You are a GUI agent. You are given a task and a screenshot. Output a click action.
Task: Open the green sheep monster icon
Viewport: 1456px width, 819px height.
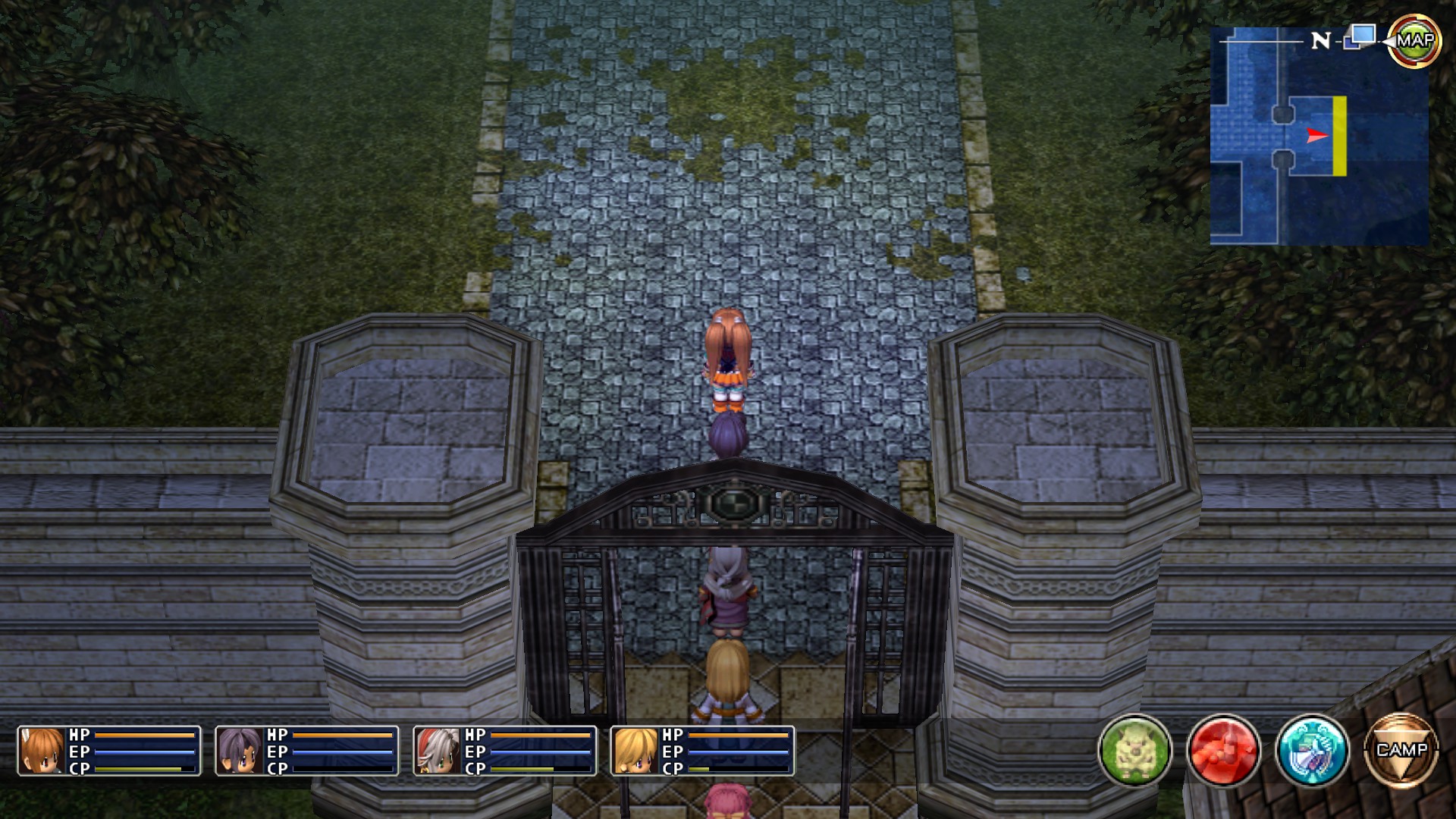1134,751
